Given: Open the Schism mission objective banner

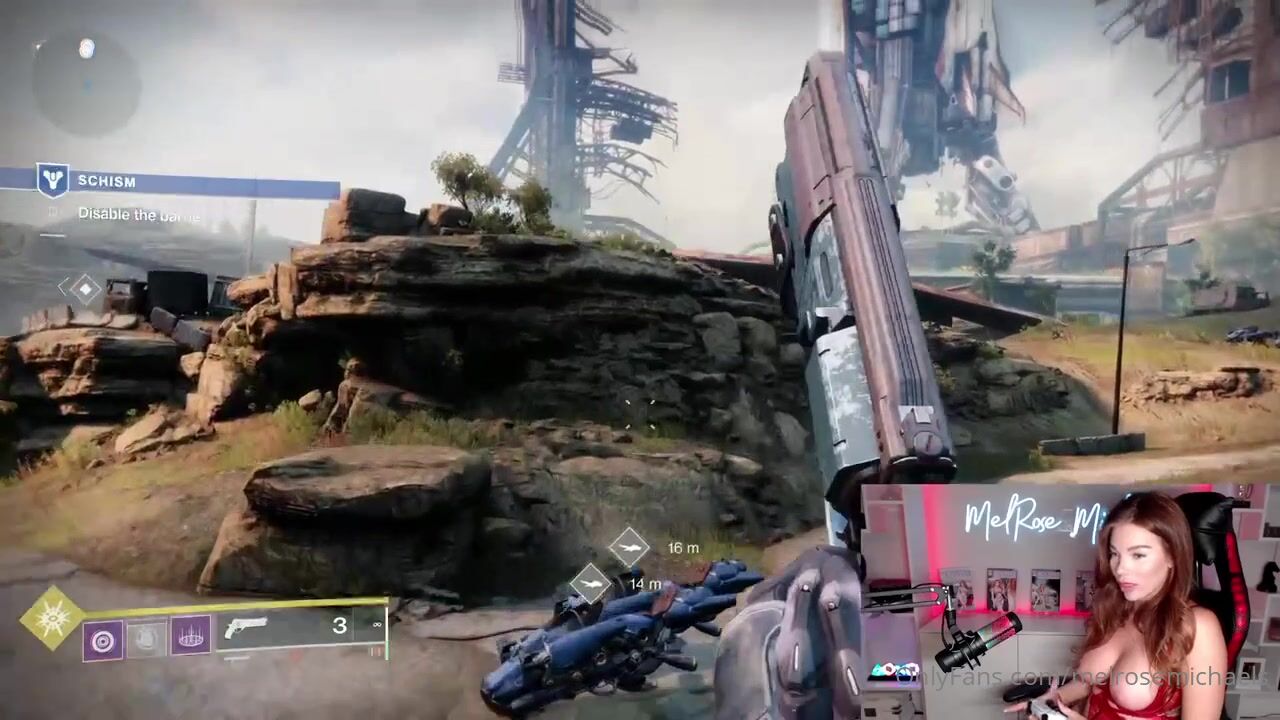Looking at the screenshot, I should click(170, 182).
